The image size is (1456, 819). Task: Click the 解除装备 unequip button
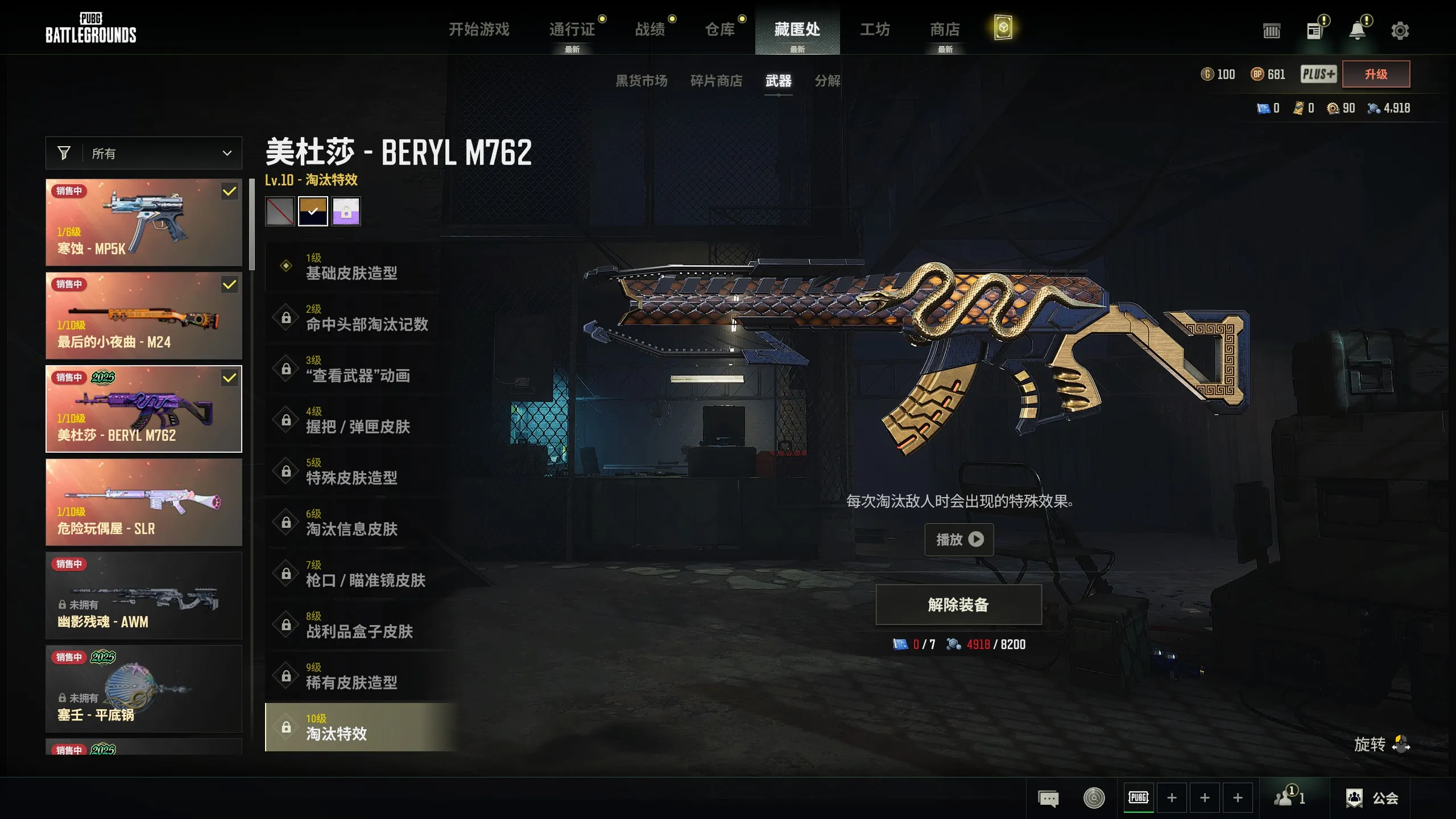(958, 605)
